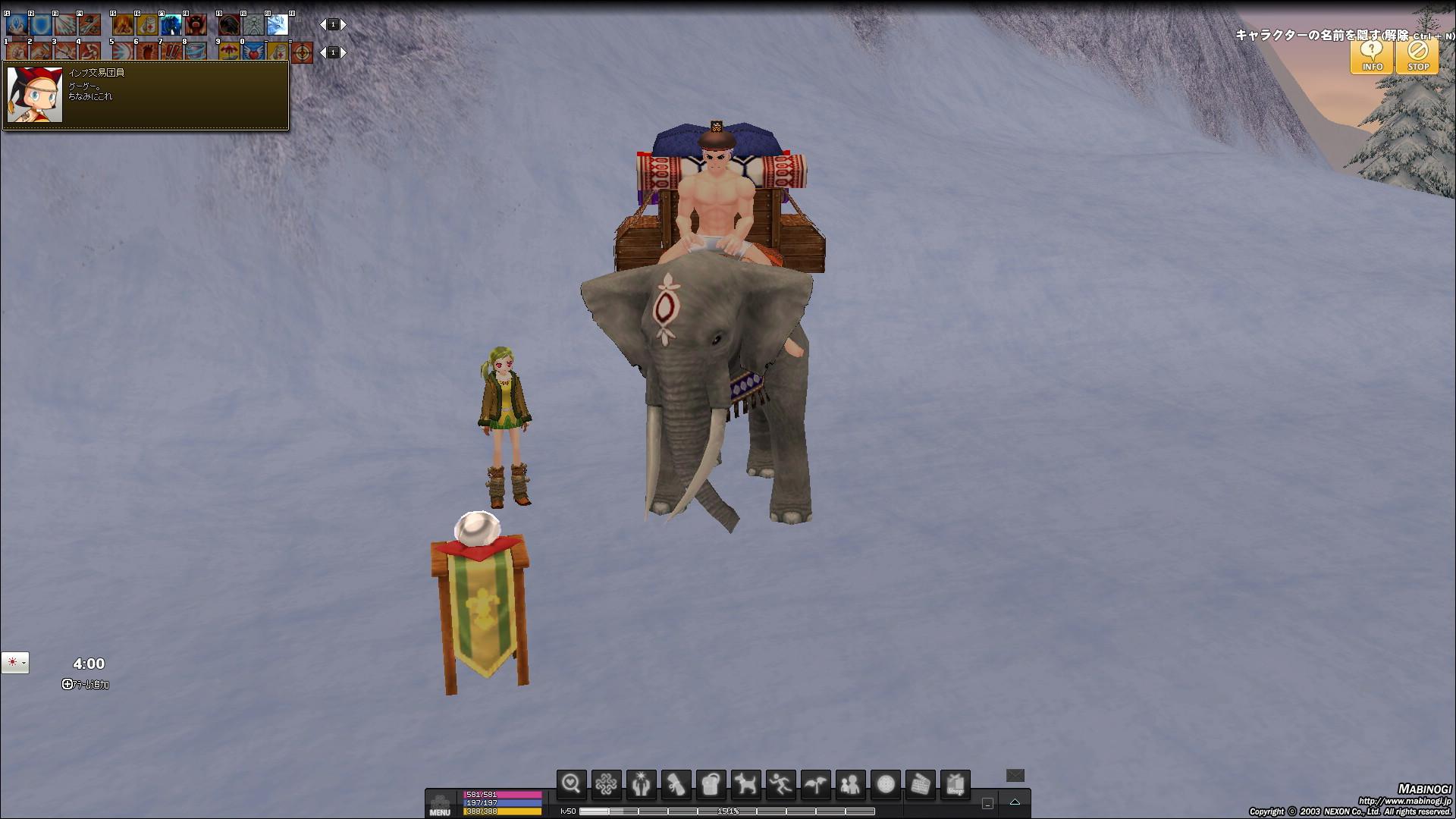Activate the crosshair target skill icon
The height and width of the screenshot is (819, 1456).
[302, 52]
